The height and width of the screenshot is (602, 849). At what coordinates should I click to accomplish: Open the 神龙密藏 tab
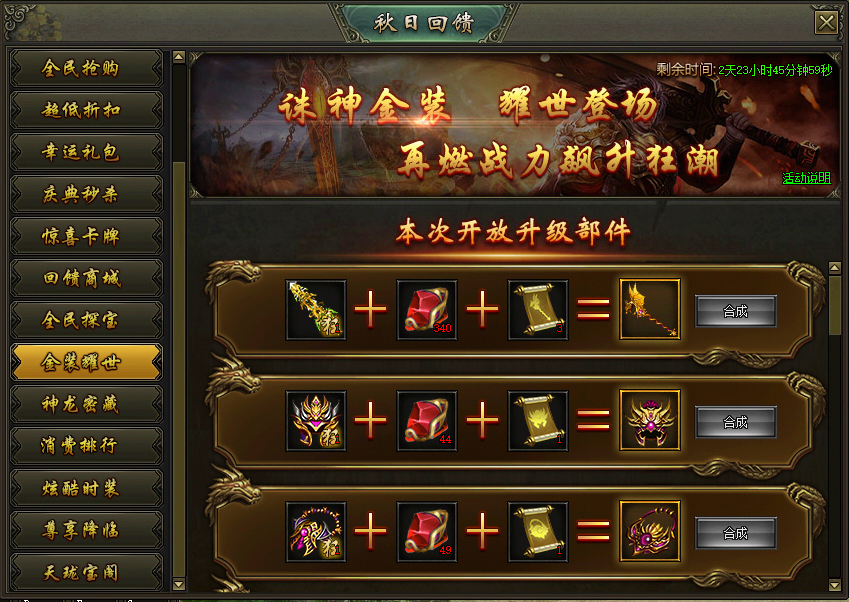pos(85,404)
